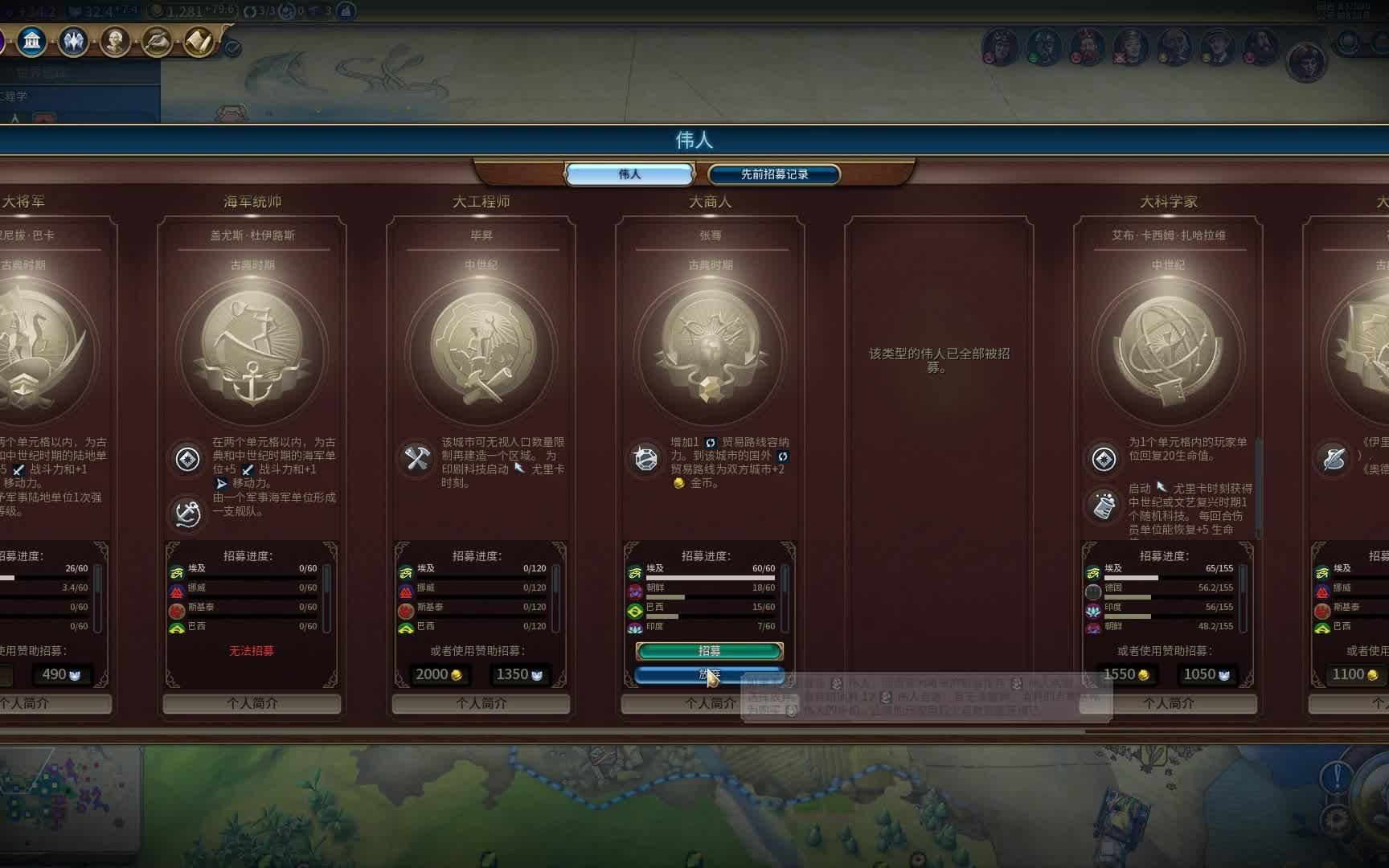Screen dimensions: 1389x868
Task: Patronize the great scientist with 1050 faith
Action: click(x=1207, y=674)
